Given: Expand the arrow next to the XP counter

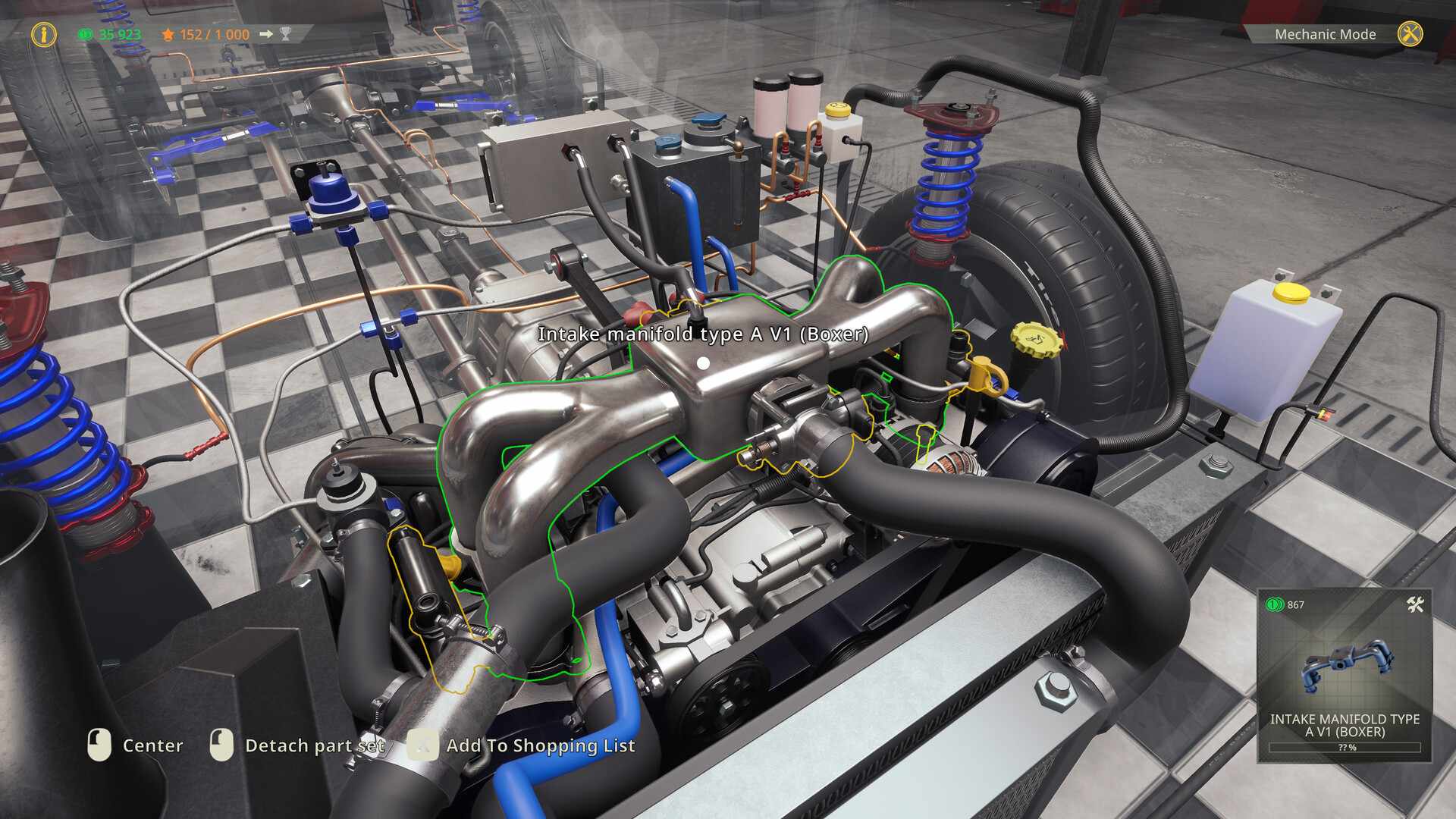Looking at the screenshot, I should pos(265,33).
